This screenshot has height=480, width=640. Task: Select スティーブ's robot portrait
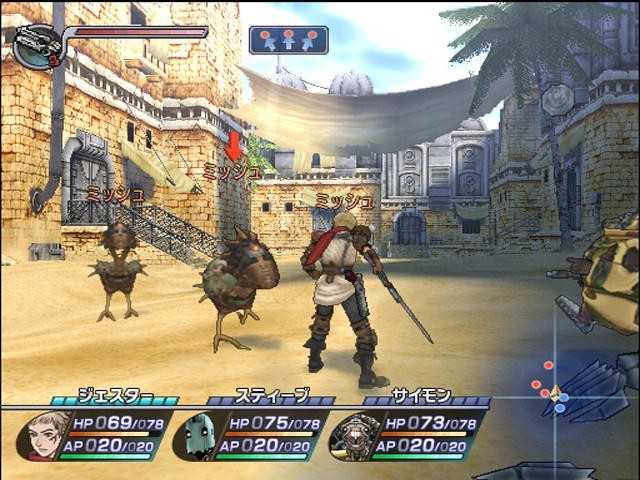(199, 436)
